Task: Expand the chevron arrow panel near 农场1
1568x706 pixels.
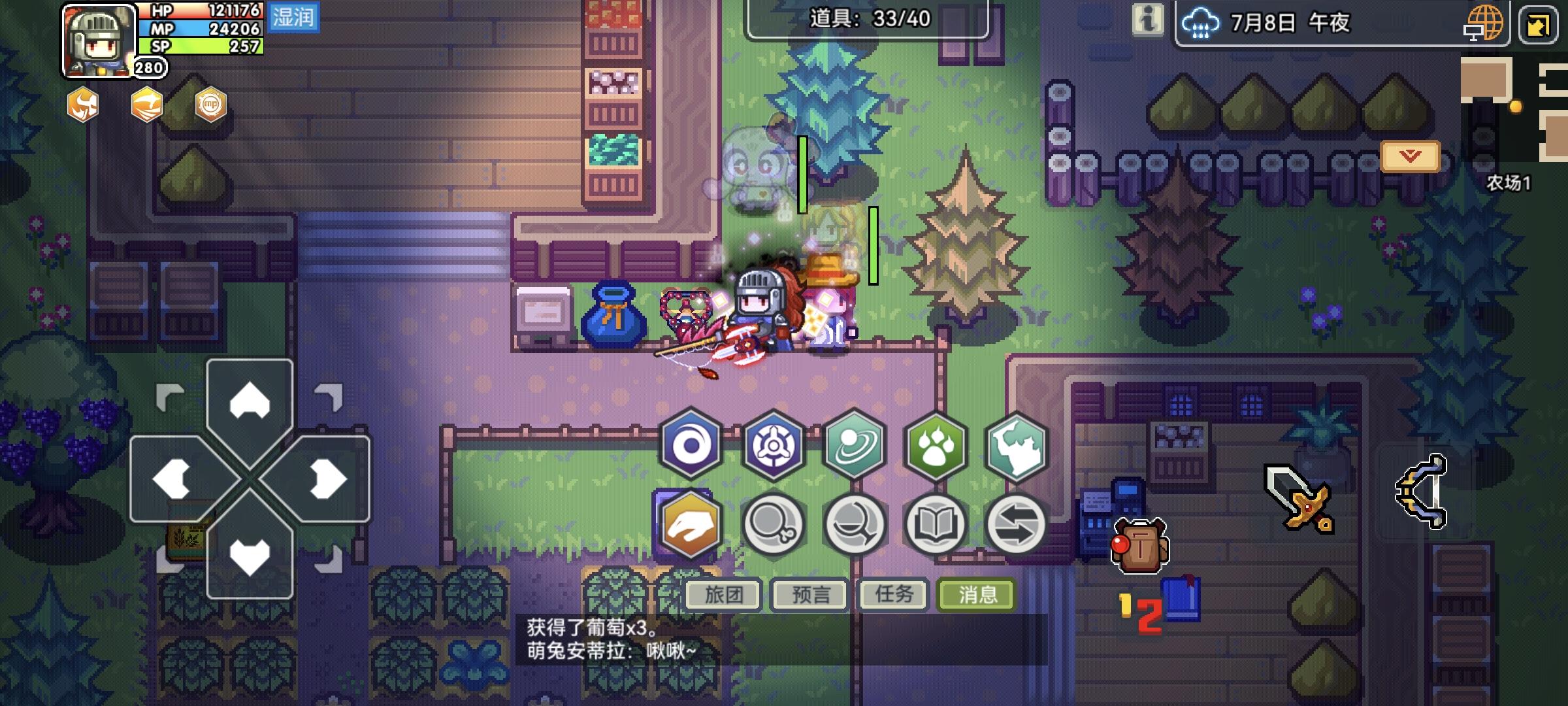Action: point(1410,155)
